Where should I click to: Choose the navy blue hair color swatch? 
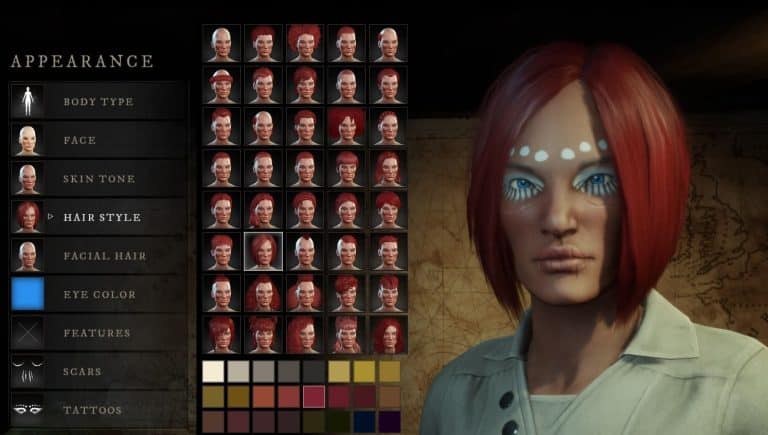point(364,422)
